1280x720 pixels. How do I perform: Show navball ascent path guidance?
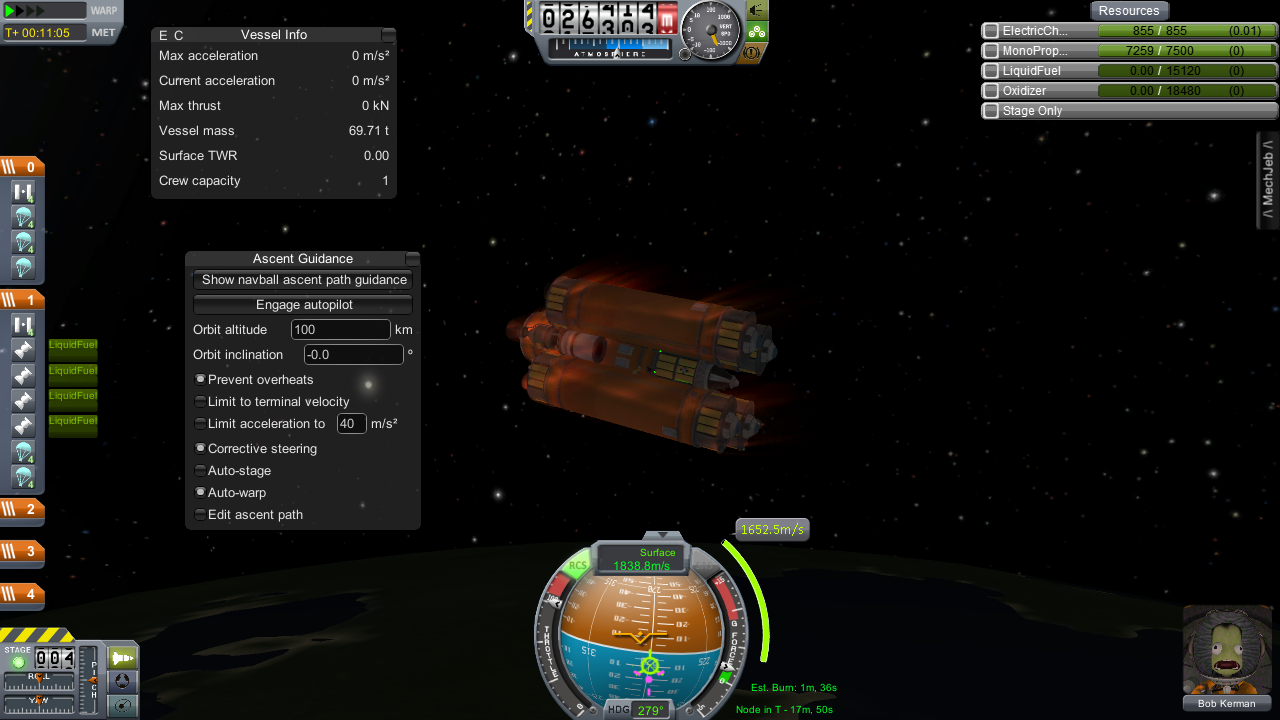point(303,280)
